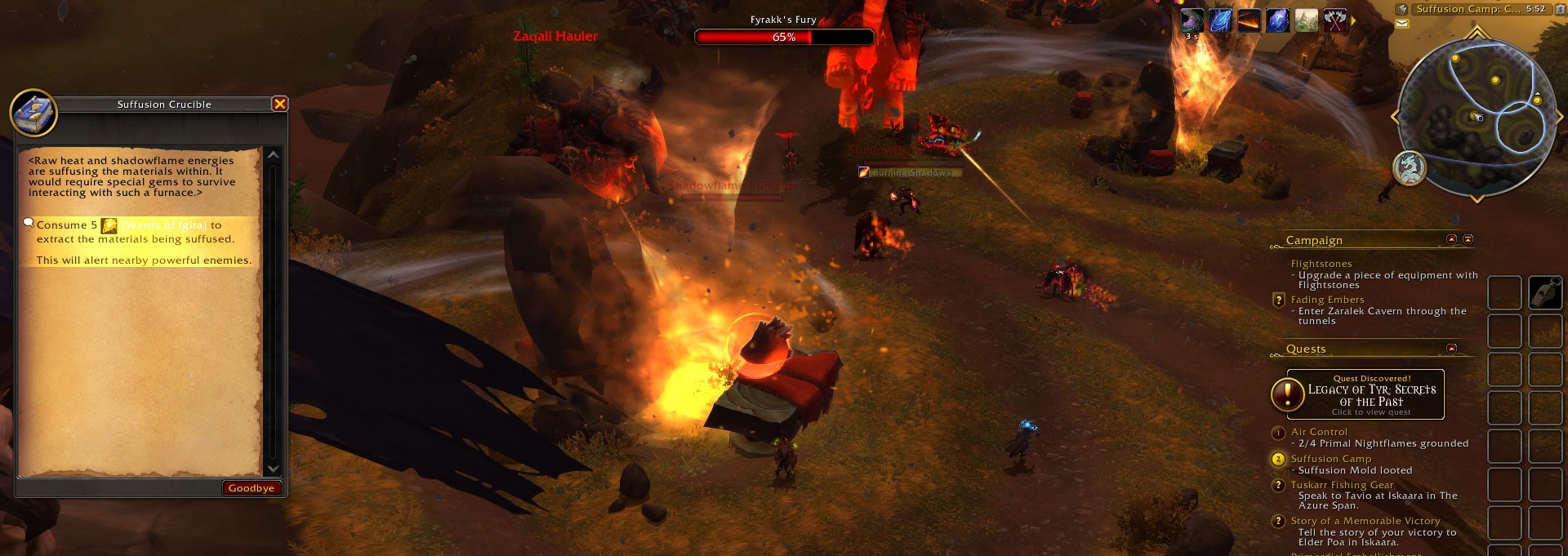Use the whistle item action slot
The width and height of the screenshot is (1568, 556).
pos(1545,293)
